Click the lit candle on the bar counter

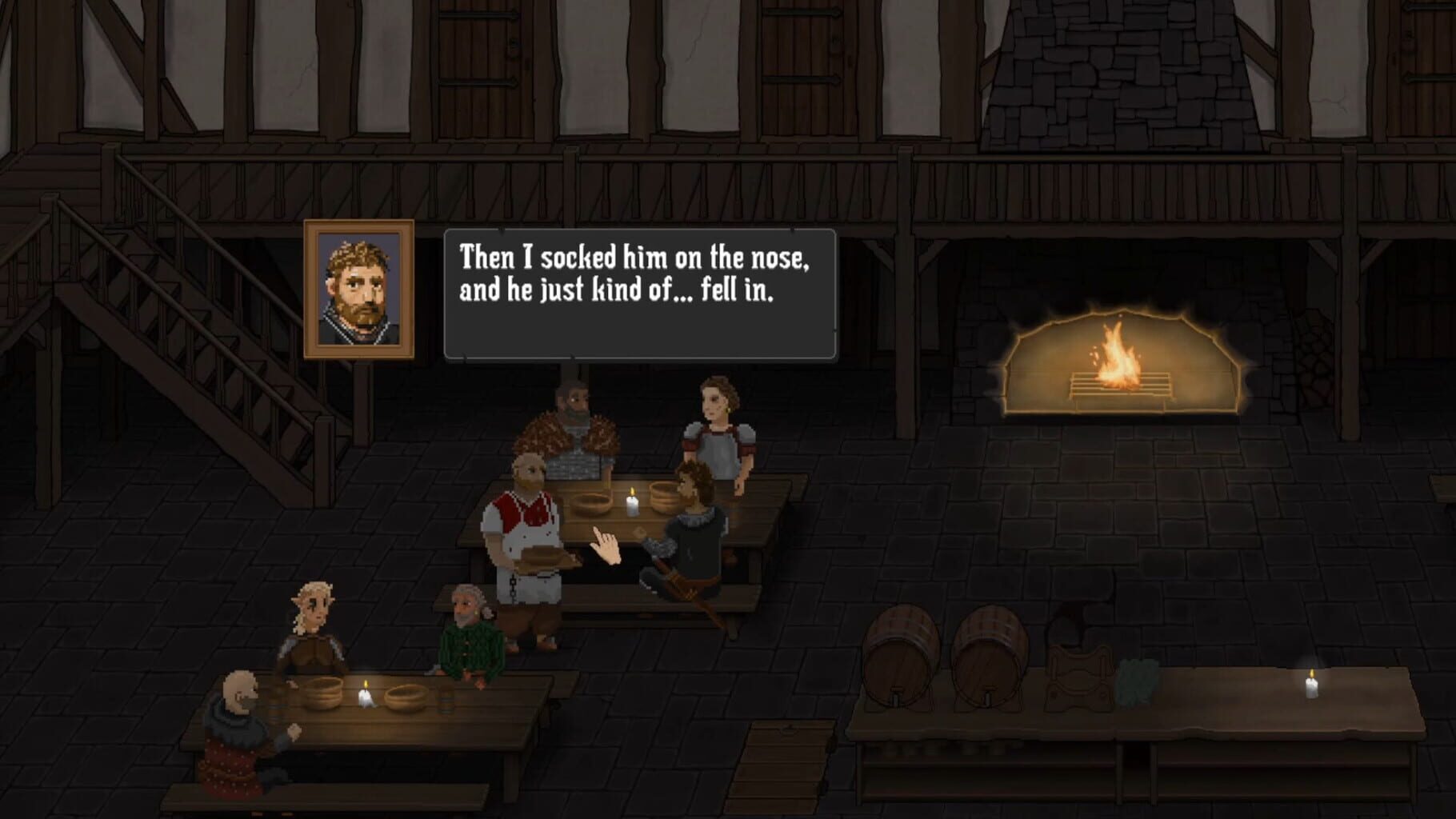click(1312, 684)
